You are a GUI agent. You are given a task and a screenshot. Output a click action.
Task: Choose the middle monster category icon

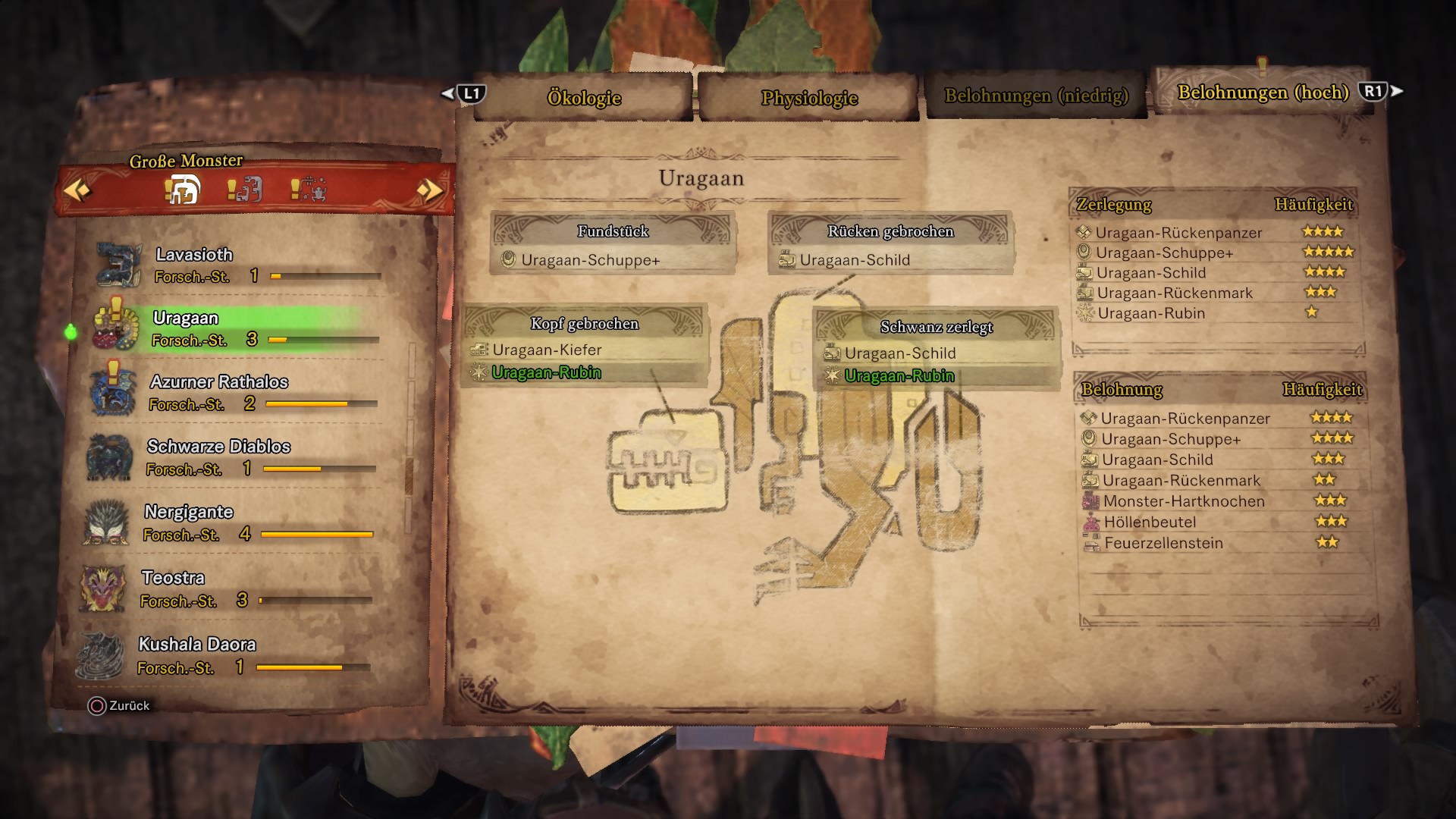tap(245, 190)
